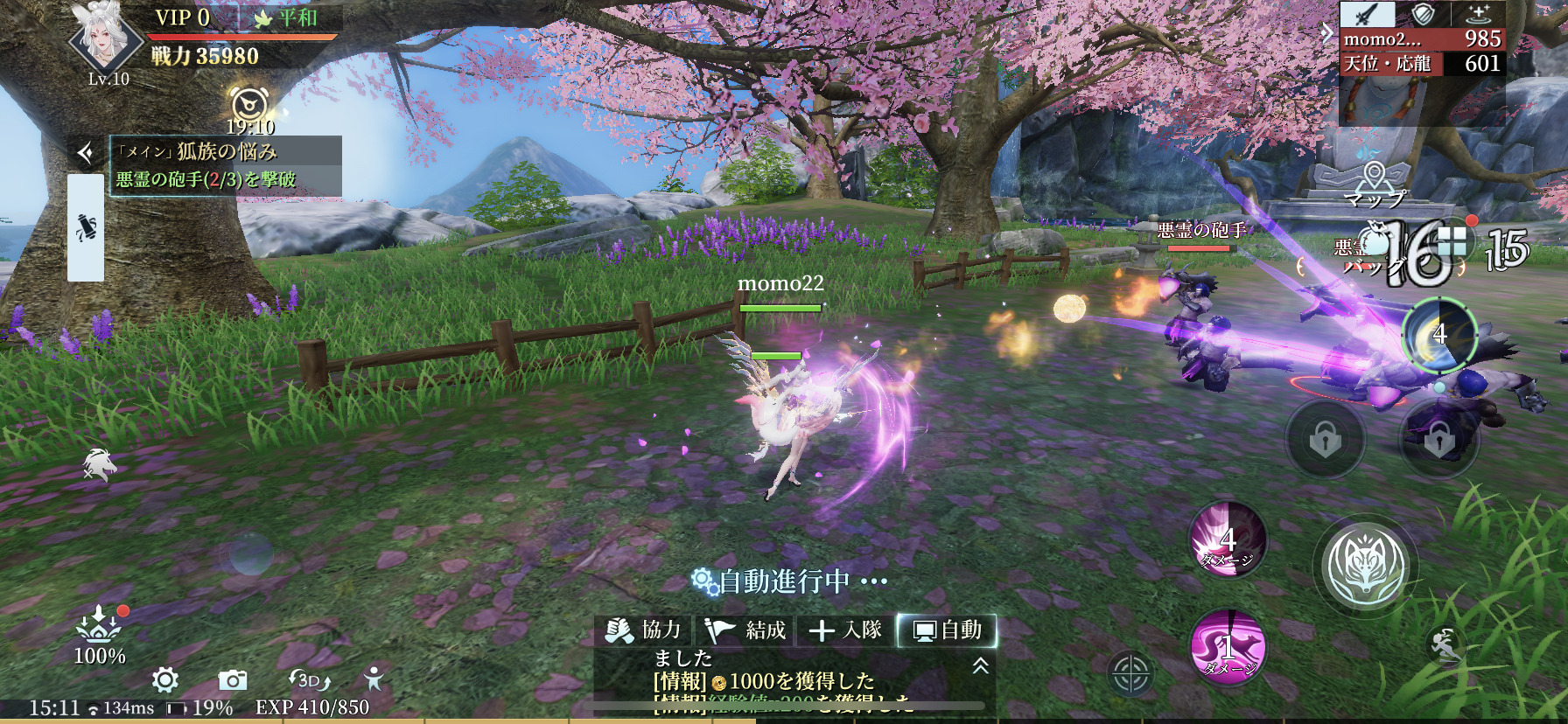Viewport: 1568px width, 724px height.
Task: Open settings with the gear icon
Action: point(165,679)
